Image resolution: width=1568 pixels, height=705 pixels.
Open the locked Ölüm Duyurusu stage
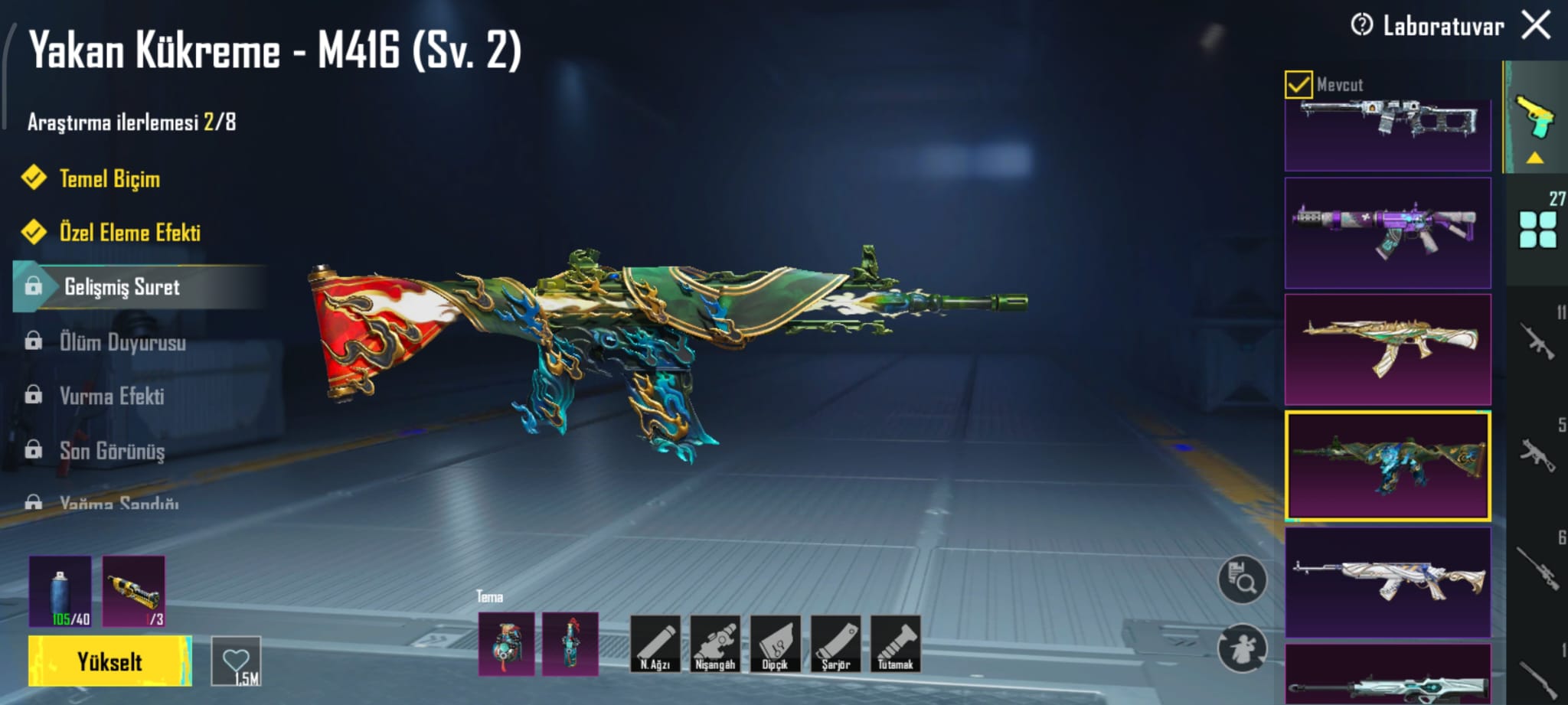pos(122,342)
